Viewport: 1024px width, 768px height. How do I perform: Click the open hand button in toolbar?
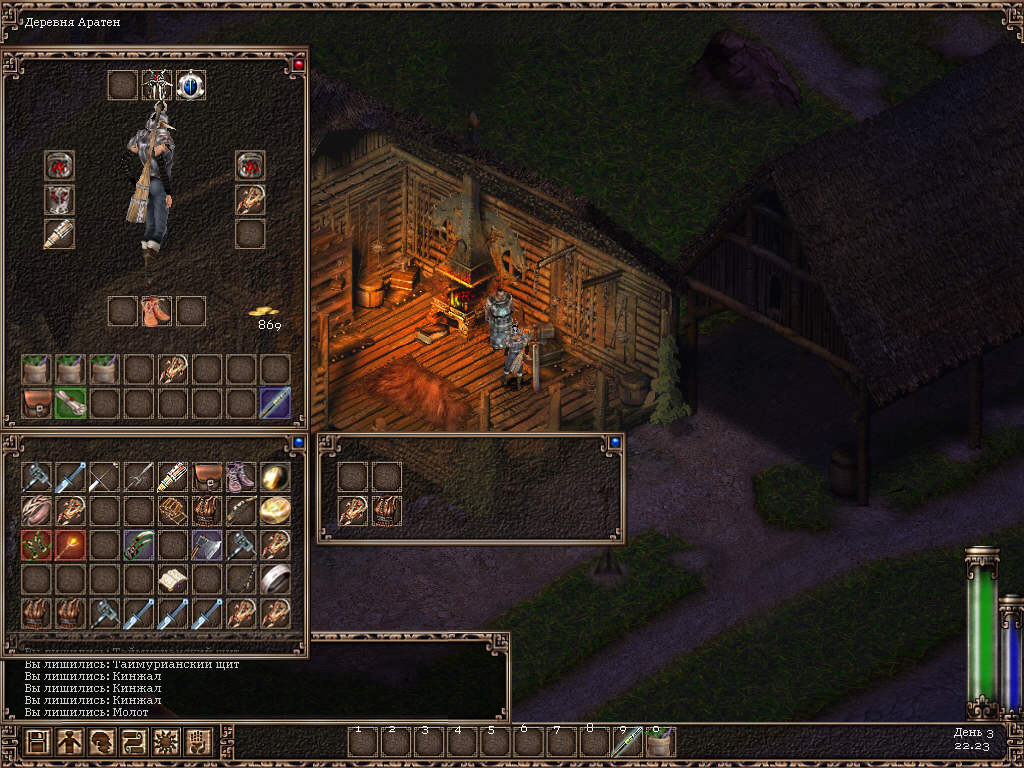(197, 742)
